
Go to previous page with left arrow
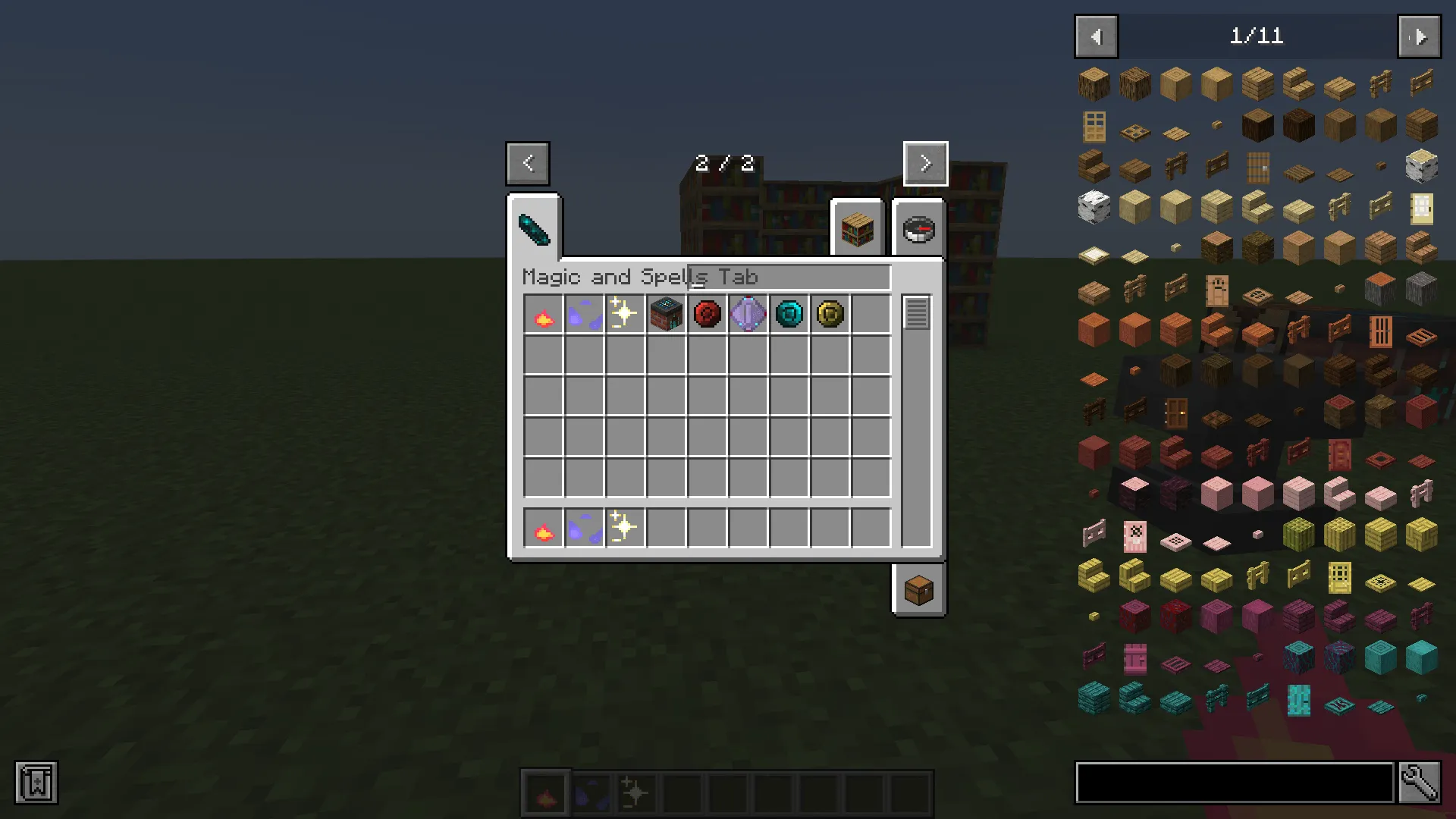[x=528, y=163]
